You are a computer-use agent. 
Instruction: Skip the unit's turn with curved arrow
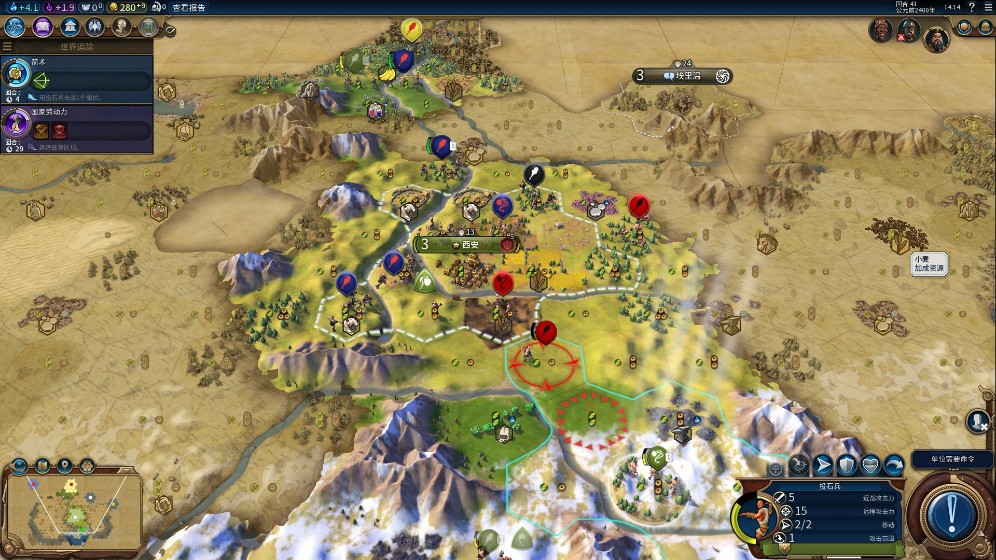click(x=894, y=465)
